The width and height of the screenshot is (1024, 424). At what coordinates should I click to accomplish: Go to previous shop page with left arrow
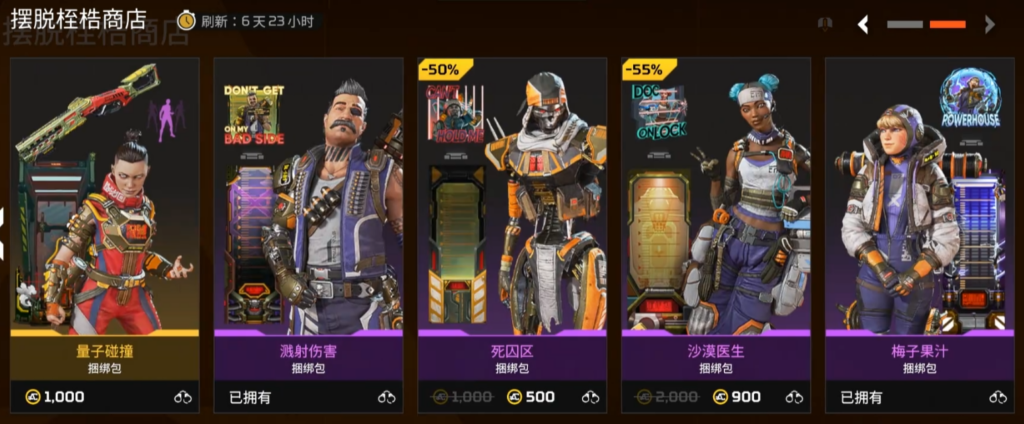[863, 24]
